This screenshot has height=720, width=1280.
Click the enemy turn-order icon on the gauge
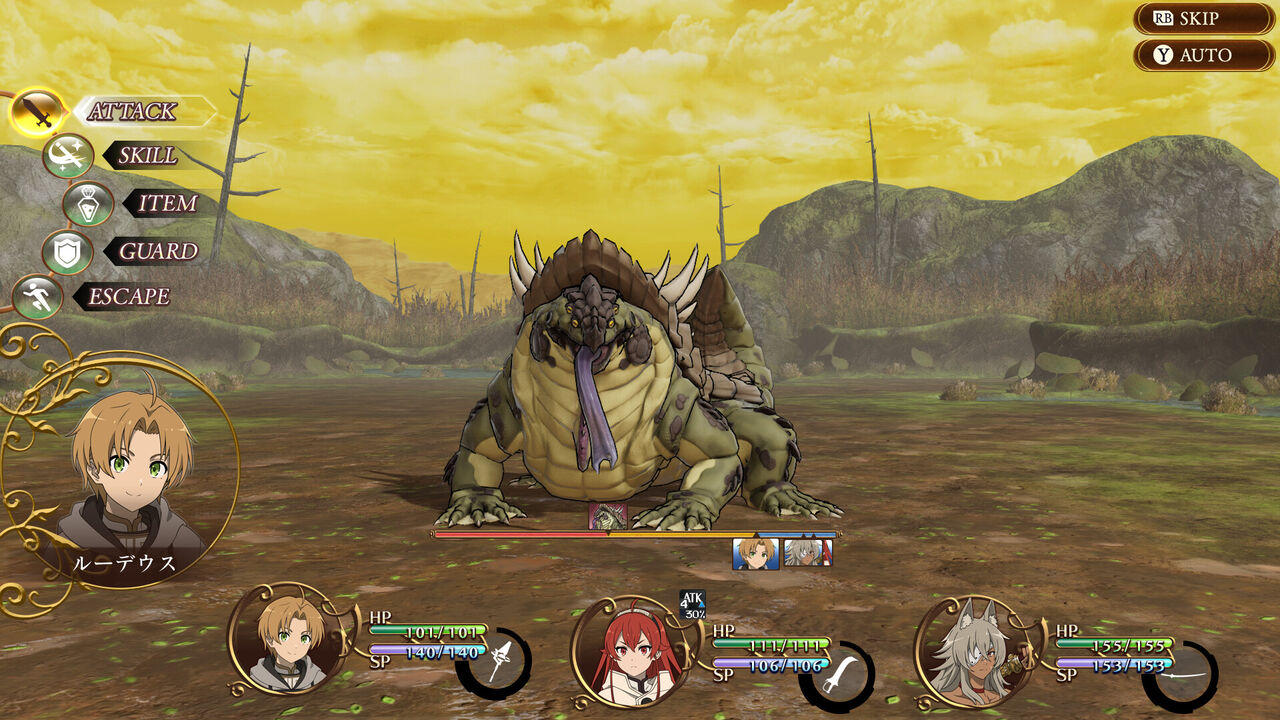608,516
